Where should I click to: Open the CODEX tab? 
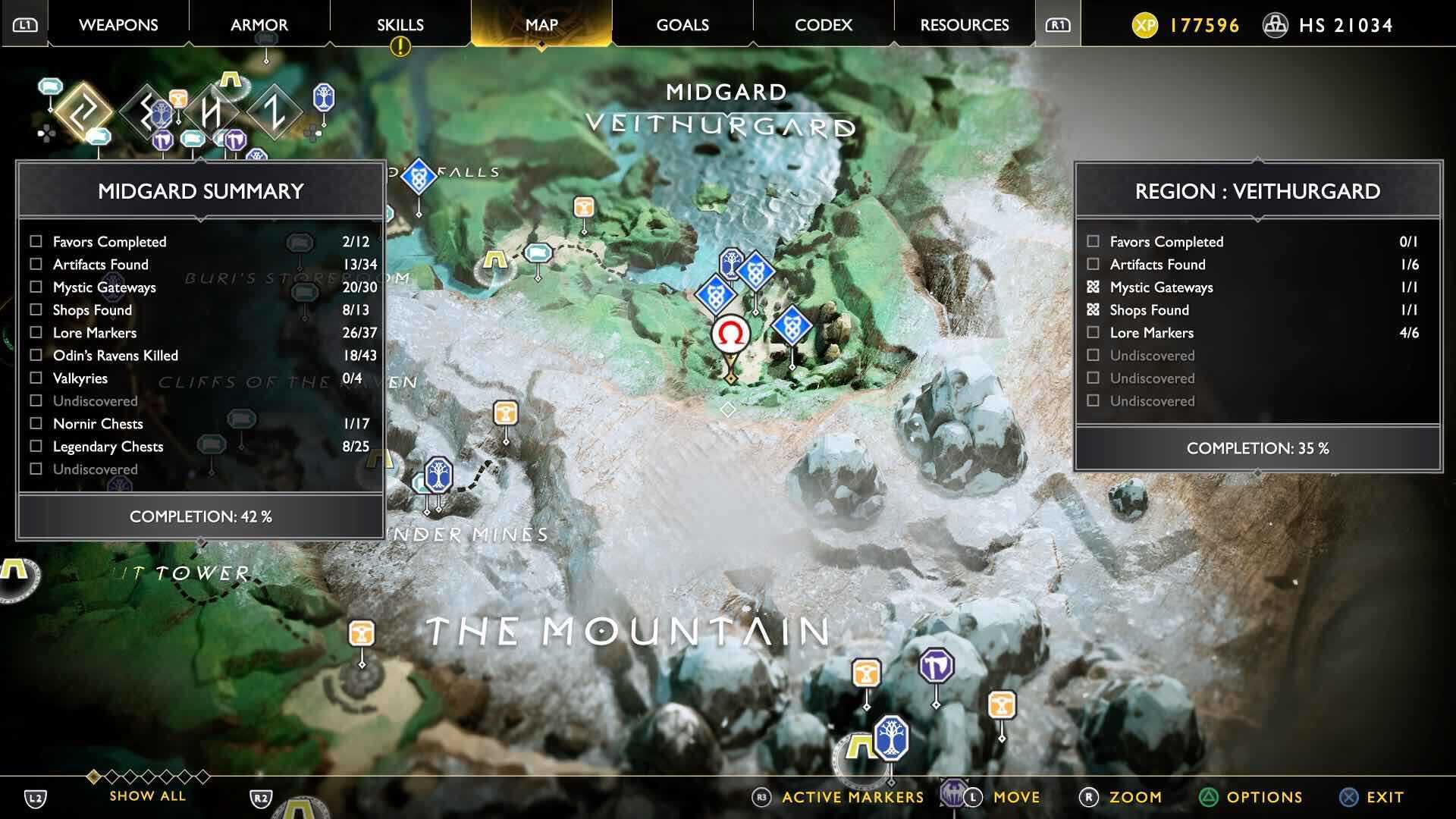[822, 24]
